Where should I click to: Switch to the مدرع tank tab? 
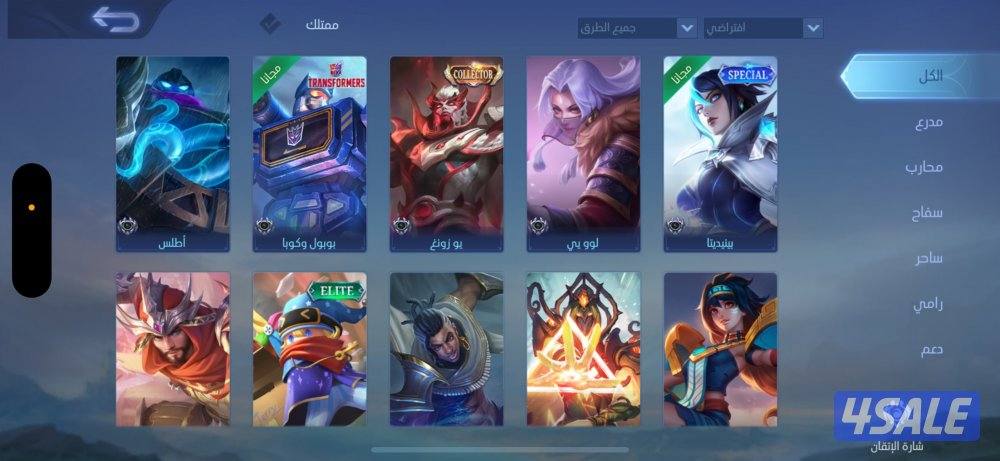click(928, 123)
